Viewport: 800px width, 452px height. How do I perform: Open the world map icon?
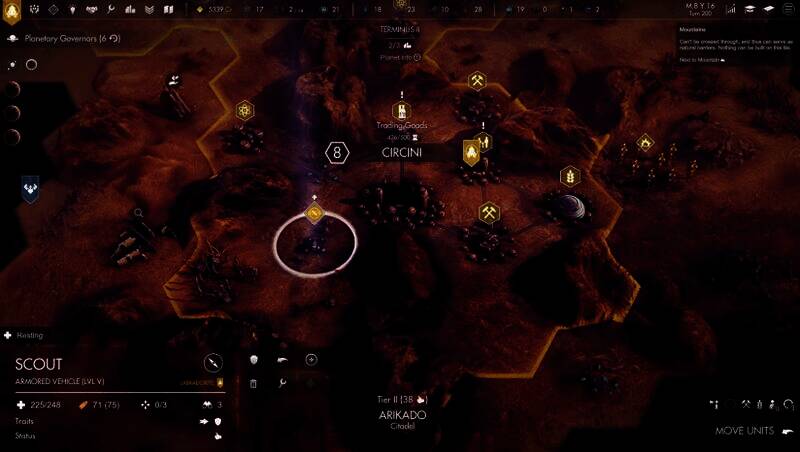point(168,9)
